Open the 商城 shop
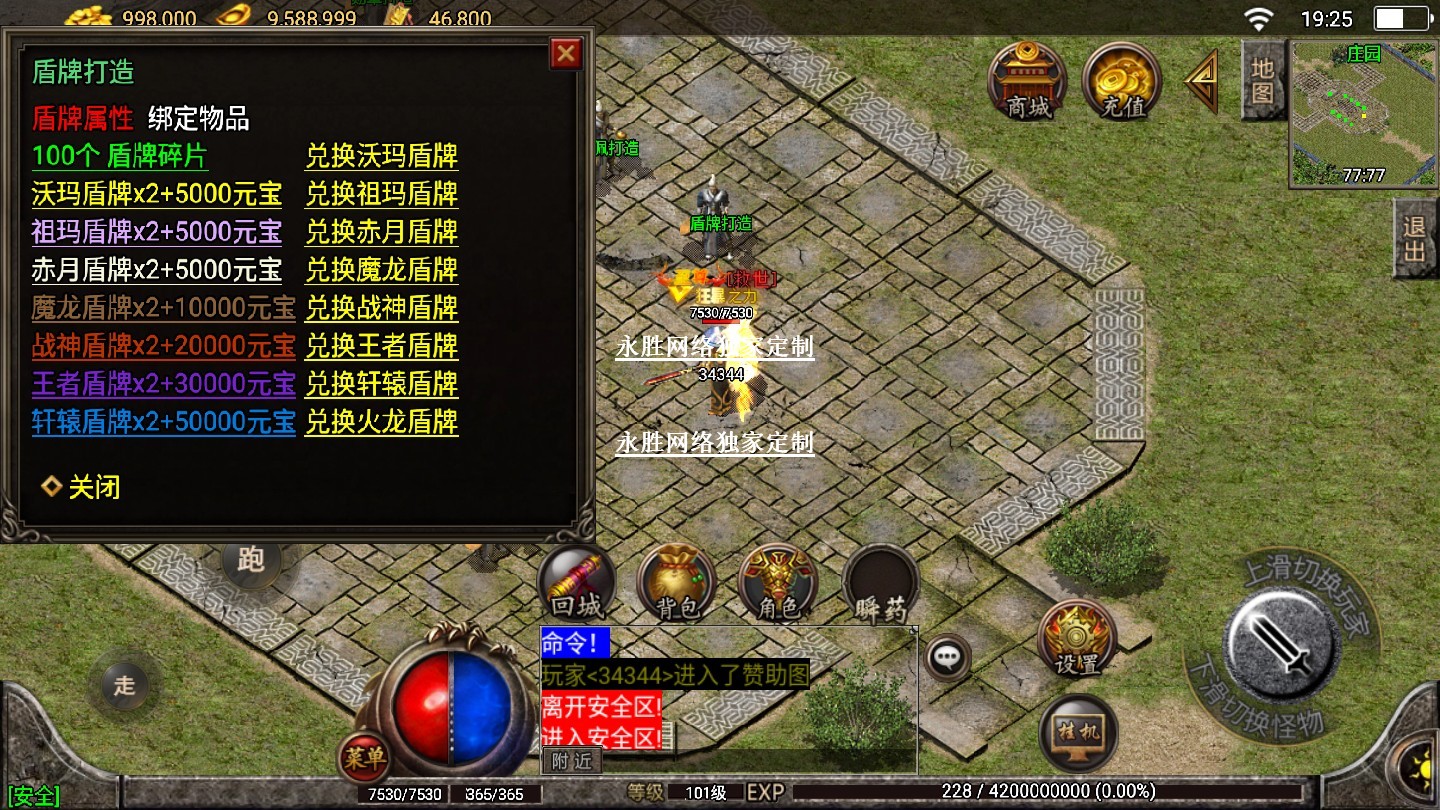 tap(1027, 80)
